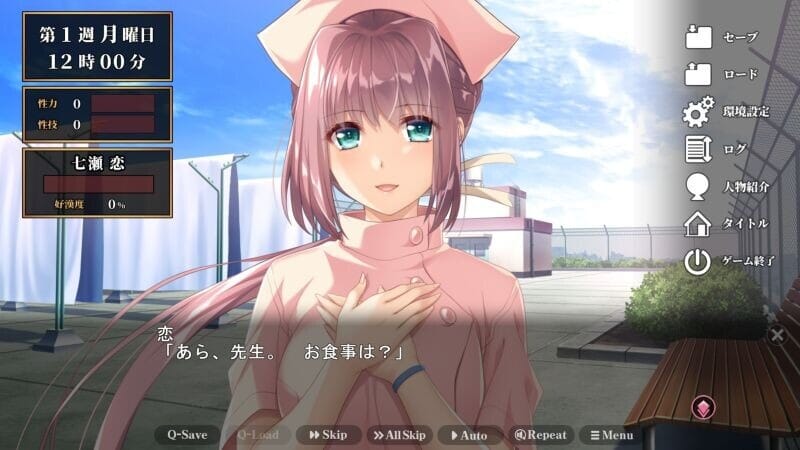Activate the Skip button
This screenshot has width=800, height=450.
[x=327, y=435]
